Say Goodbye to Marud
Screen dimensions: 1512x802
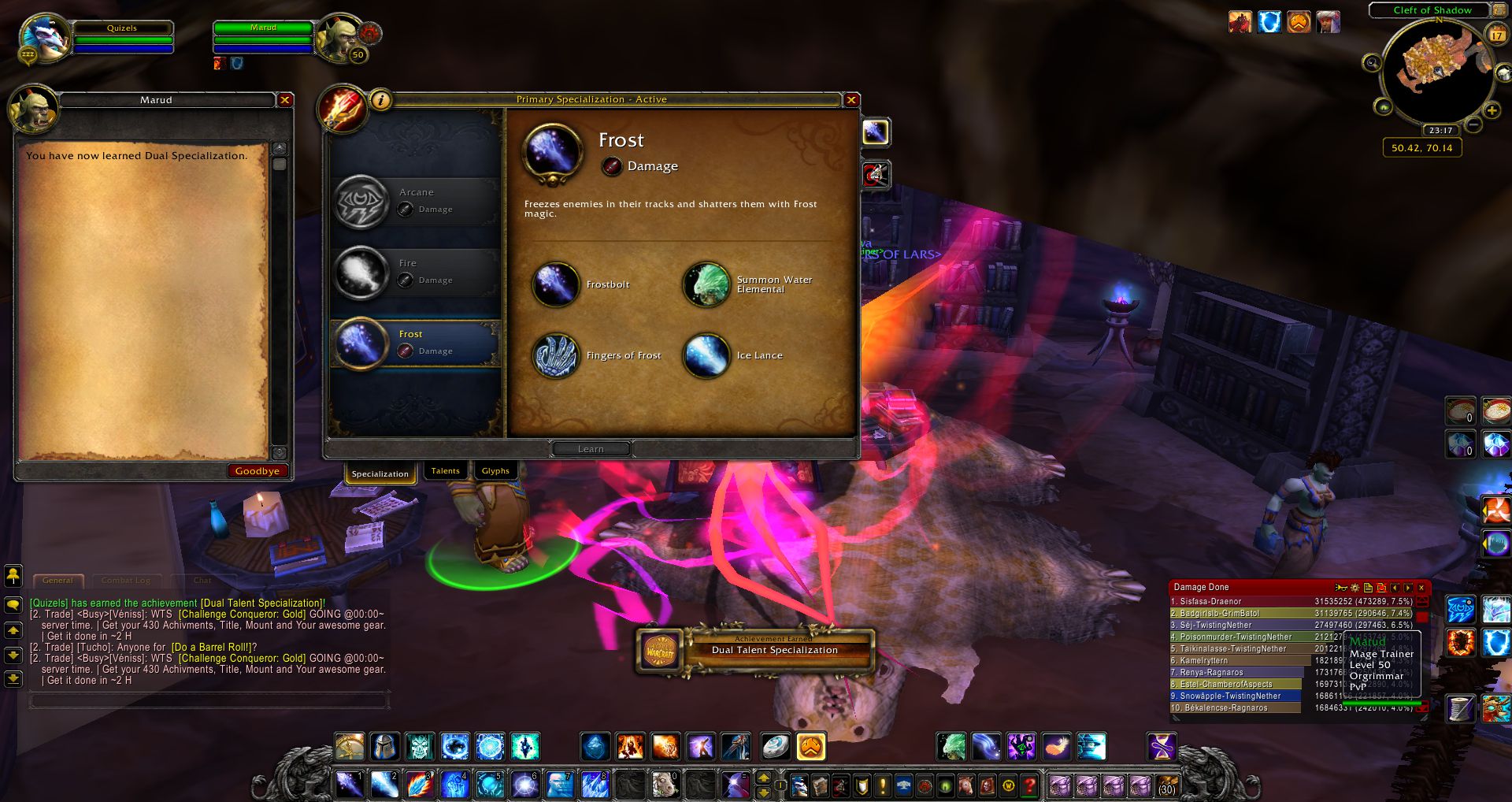[257, 471]
